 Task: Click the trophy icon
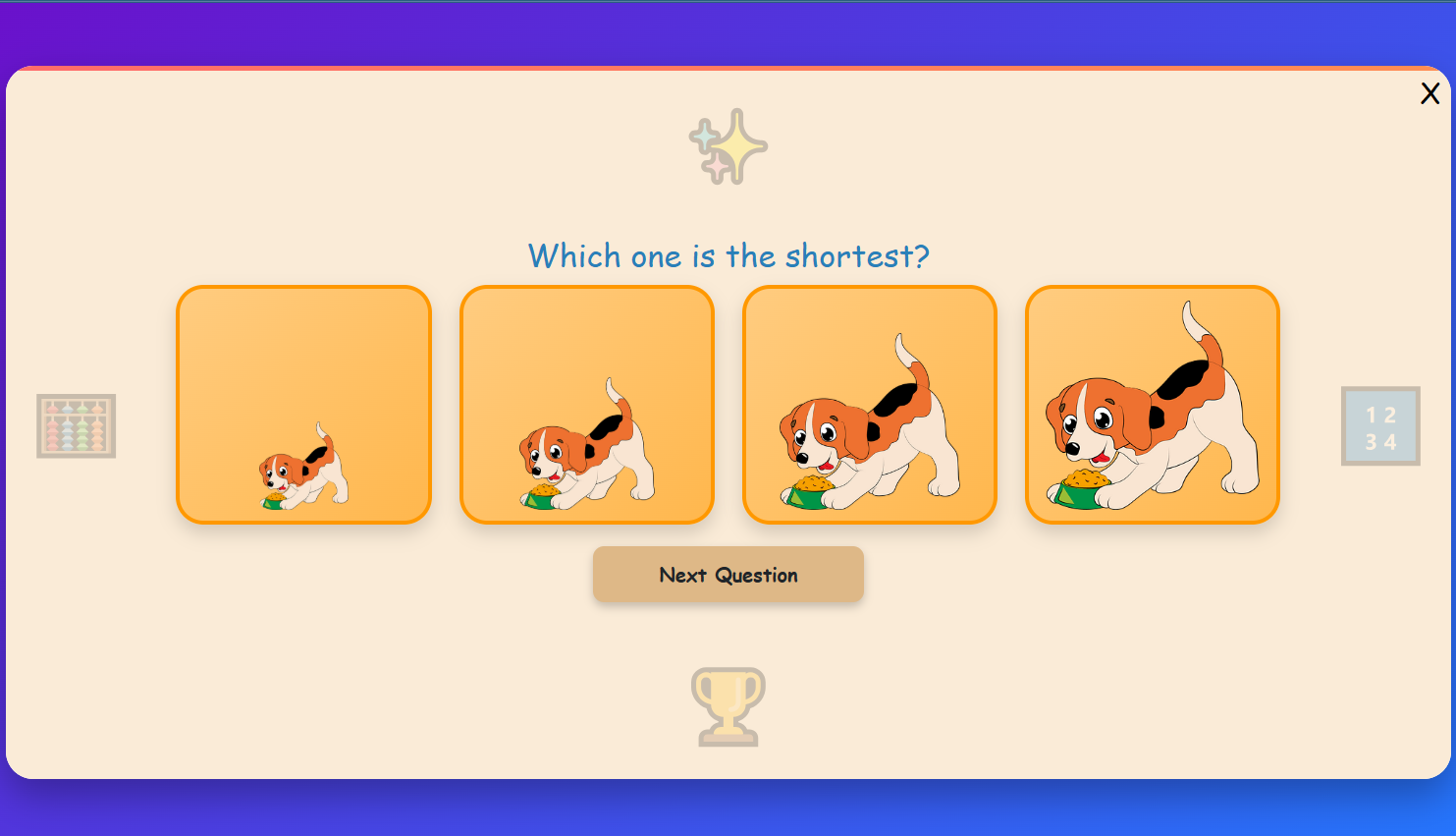pyautogui.click(x=728, y=706)
